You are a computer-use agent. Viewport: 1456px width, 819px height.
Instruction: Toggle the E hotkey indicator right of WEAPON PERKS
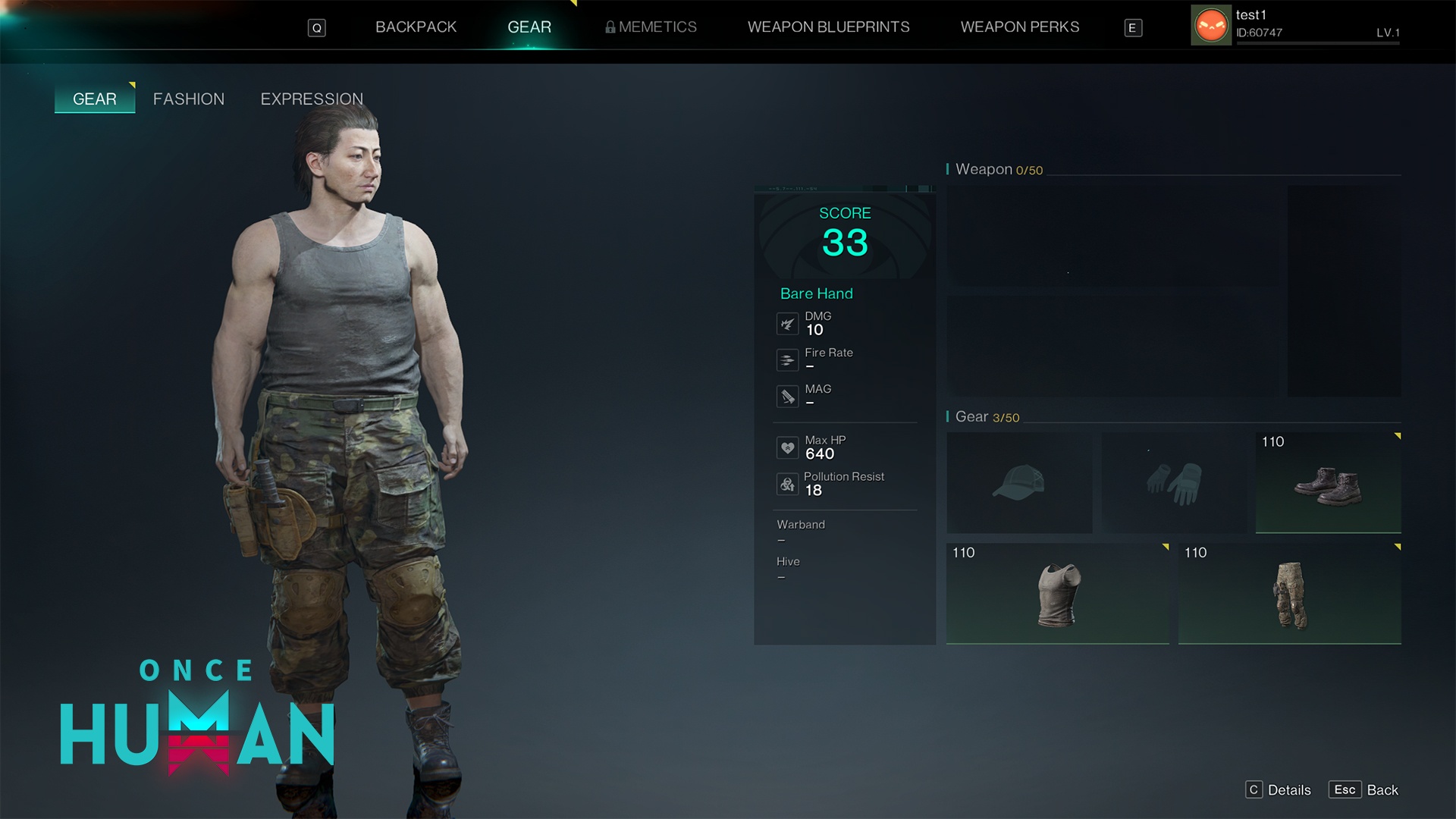1132,27
